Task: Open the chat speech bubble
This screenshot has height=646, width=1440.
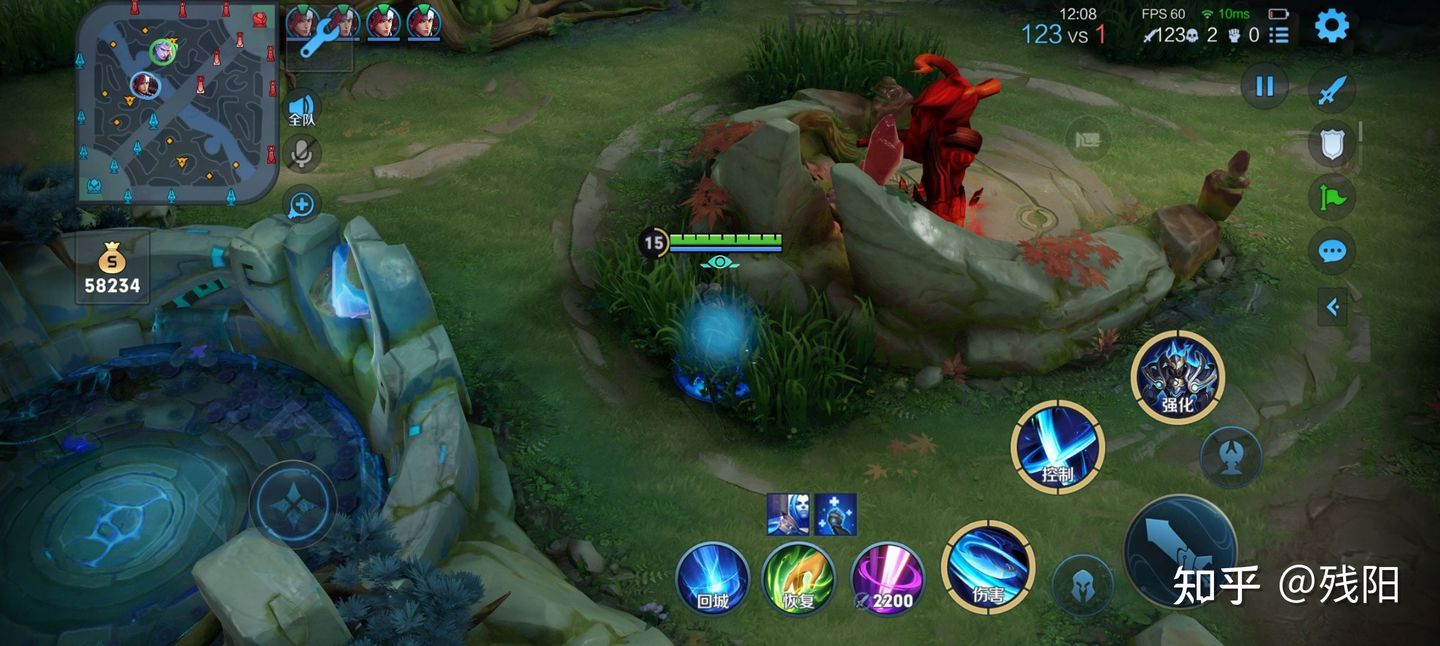Action: [1332, 250]
